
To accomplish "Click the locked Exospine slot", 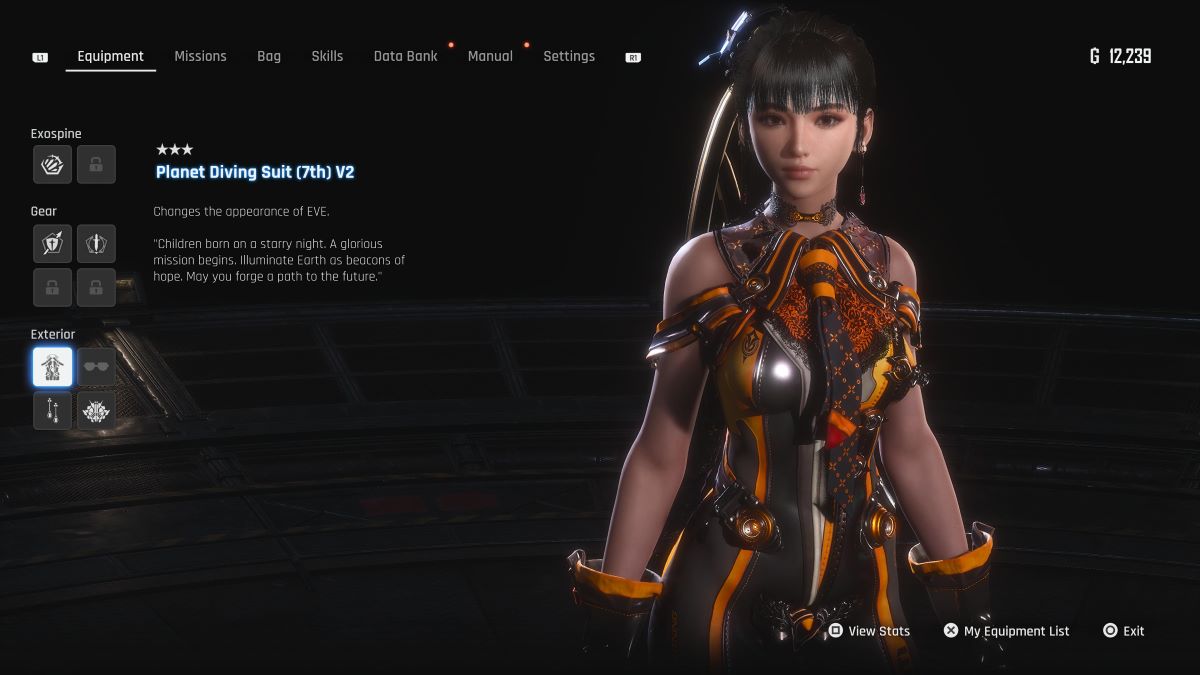I will 96,165.
